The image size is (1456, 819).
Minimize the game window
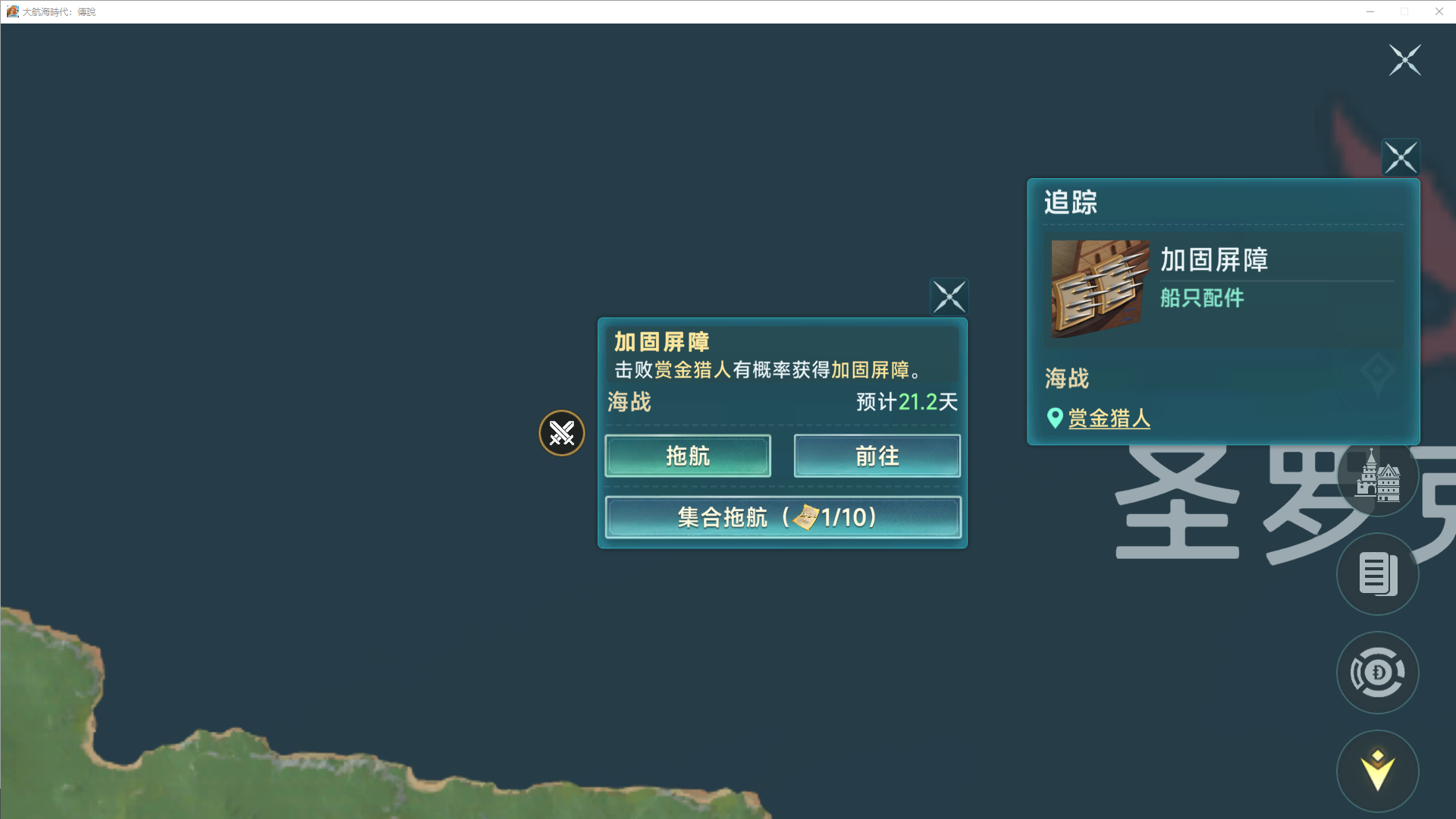[1370, 11]
